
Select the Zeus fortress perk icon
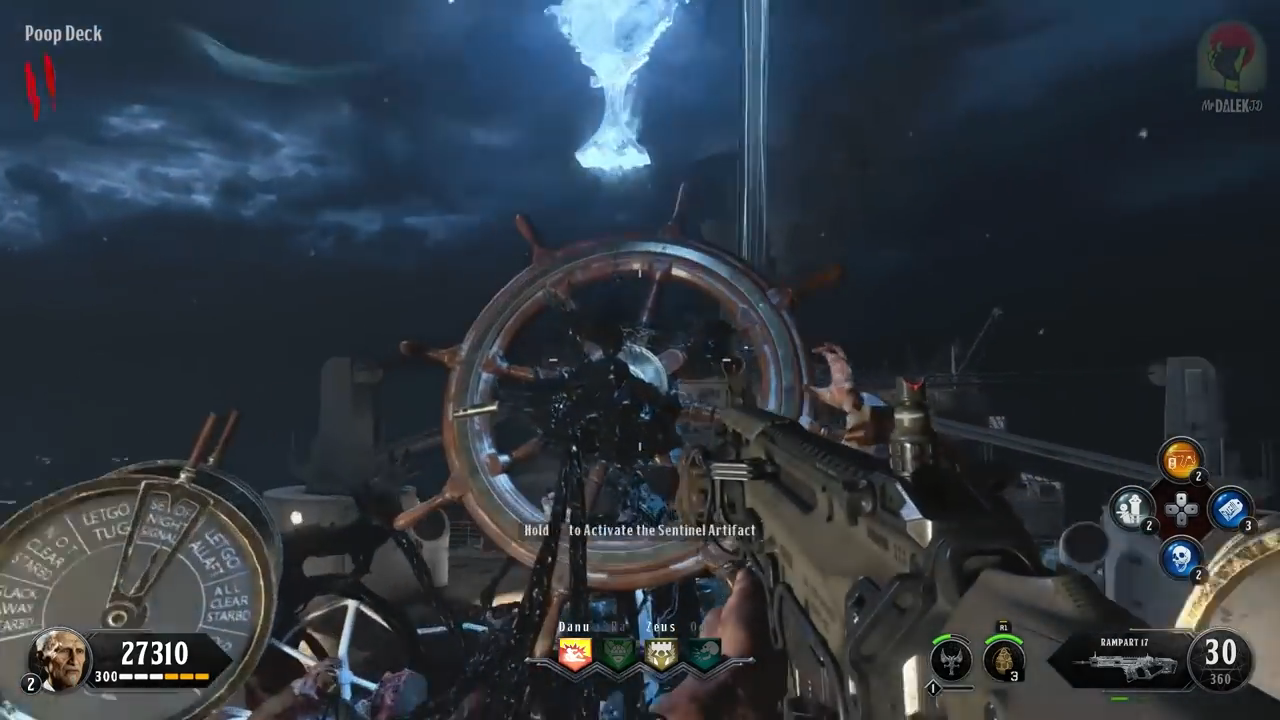pos(661,653)
